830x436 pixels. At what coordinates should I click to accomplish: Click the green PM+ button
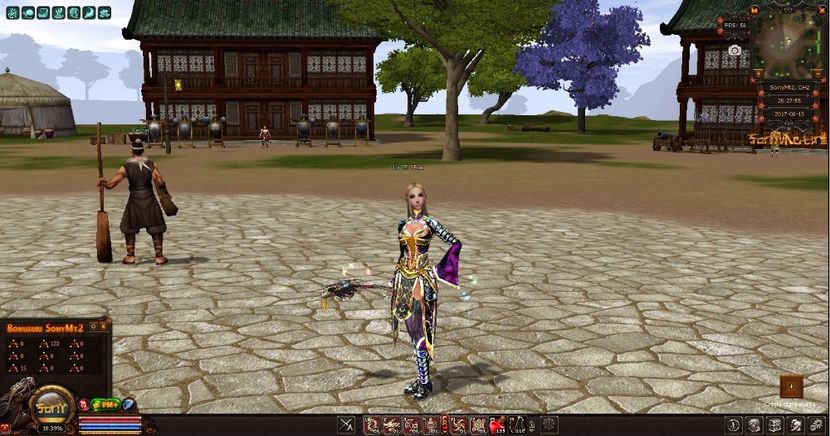(106, 404)
